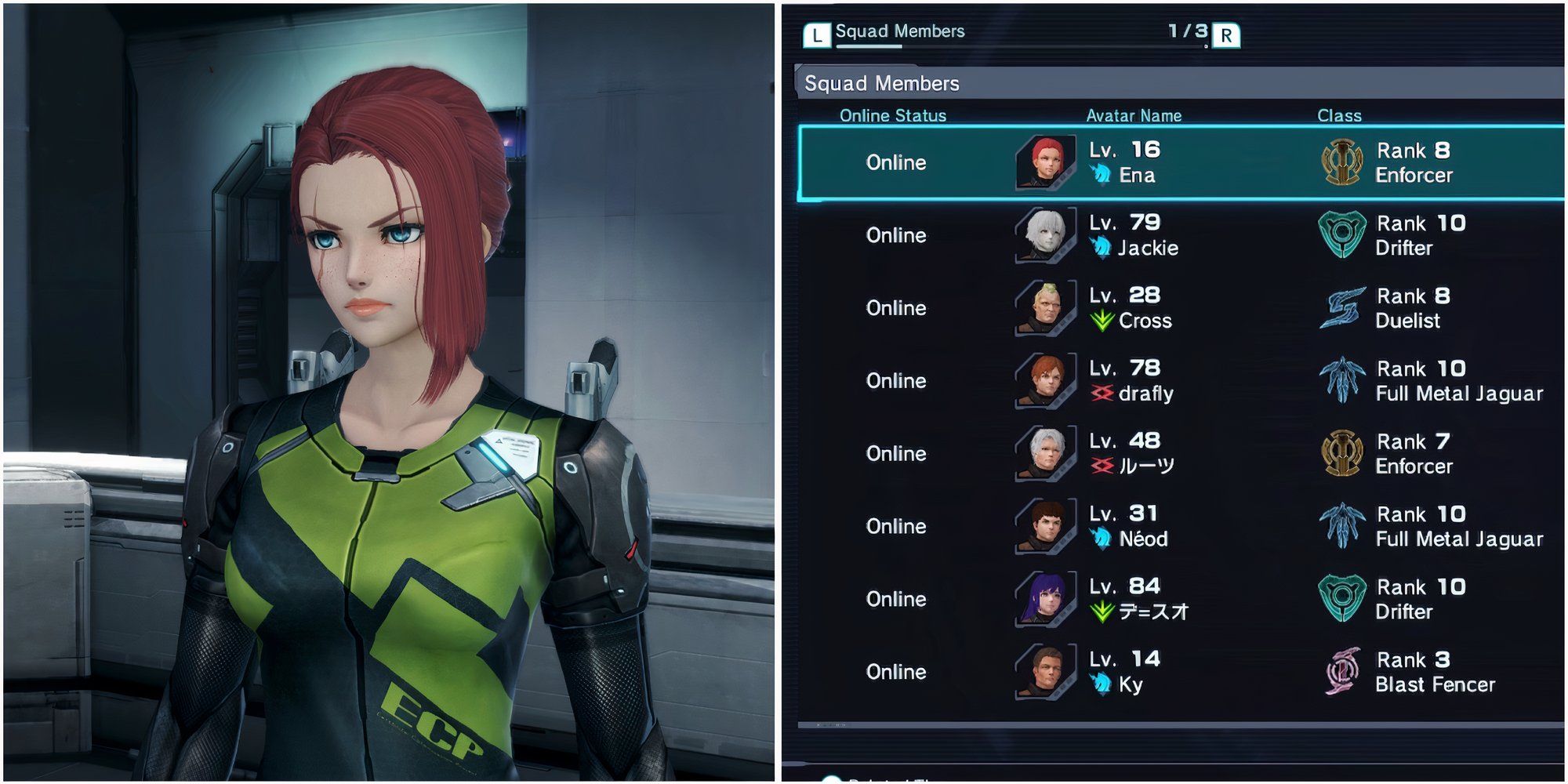1568x784 pixels.
Task: Switch to the Squad Members tab
Action: pos(899,32)
